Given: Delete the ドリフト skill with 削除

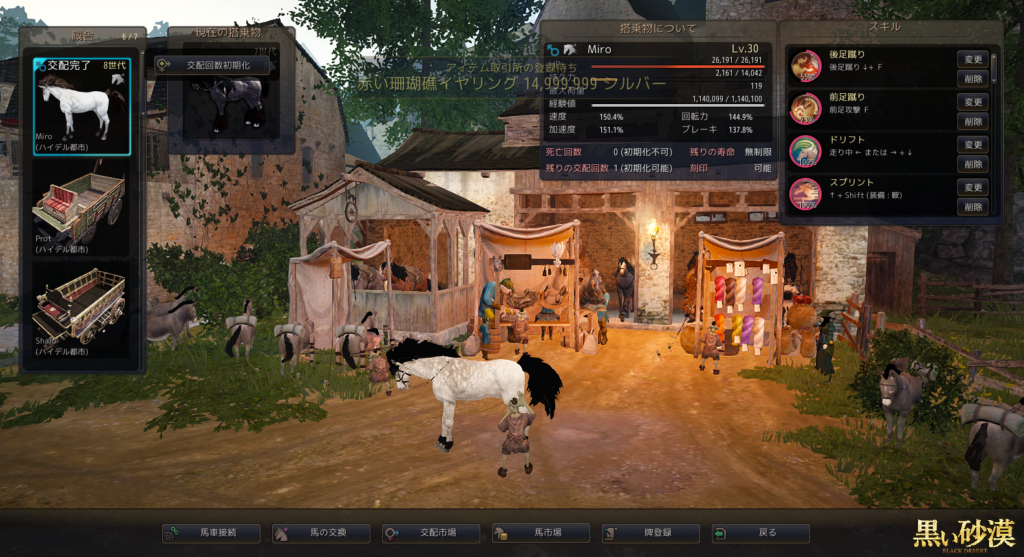Looking at the screenshot, I should pos(973,164).
